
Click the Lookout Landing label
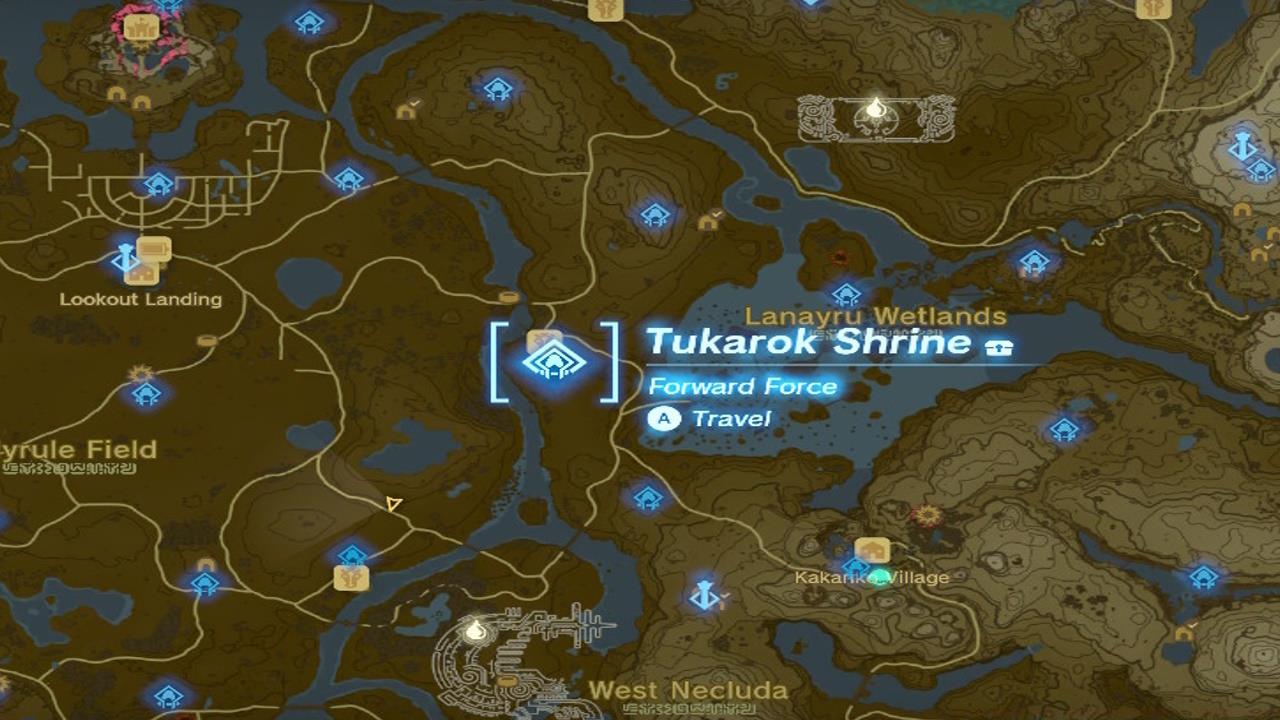pos(142,298)
